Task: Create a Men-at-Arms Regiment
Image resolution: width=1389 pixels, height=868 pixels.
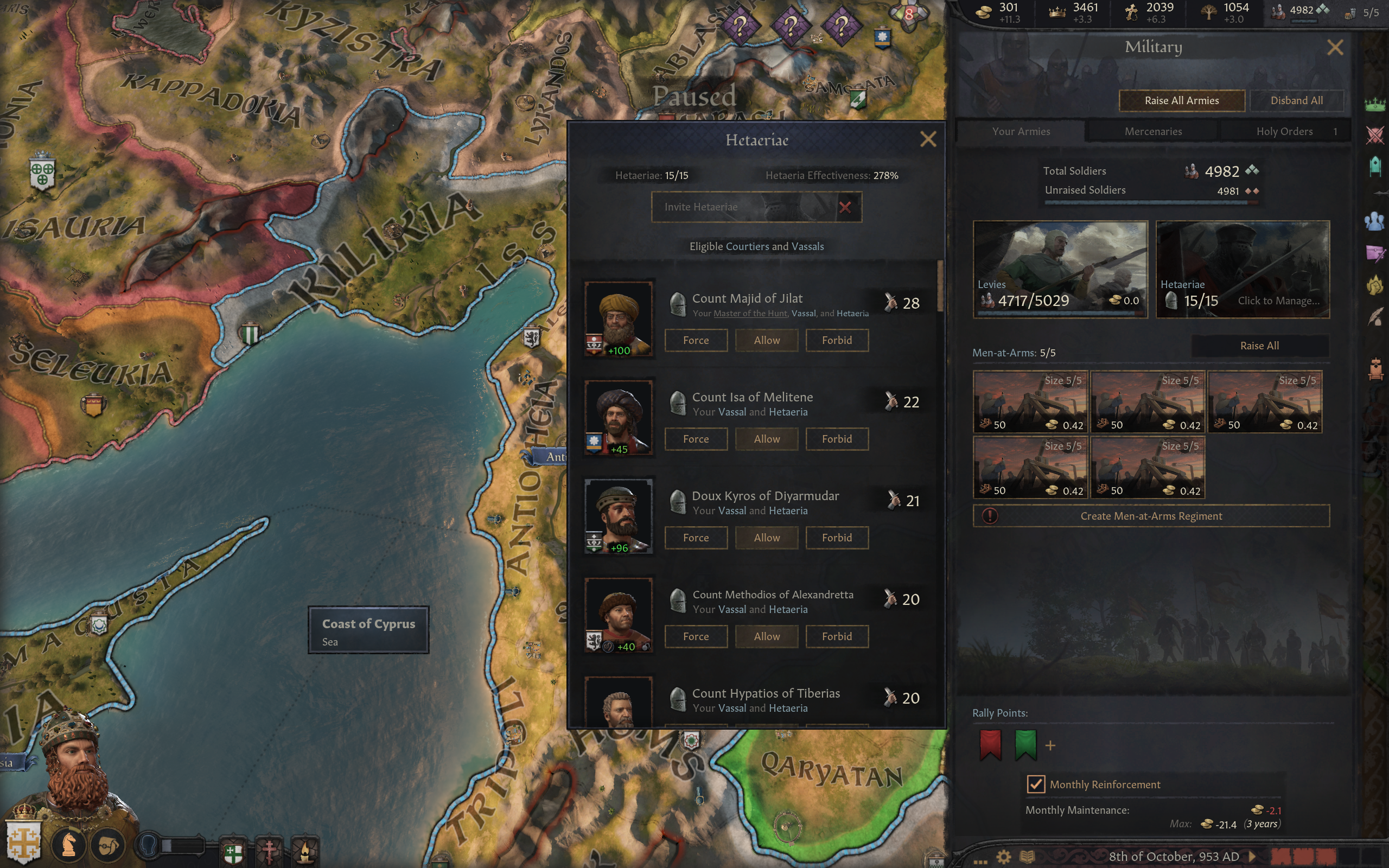Action: point(1151,516)
